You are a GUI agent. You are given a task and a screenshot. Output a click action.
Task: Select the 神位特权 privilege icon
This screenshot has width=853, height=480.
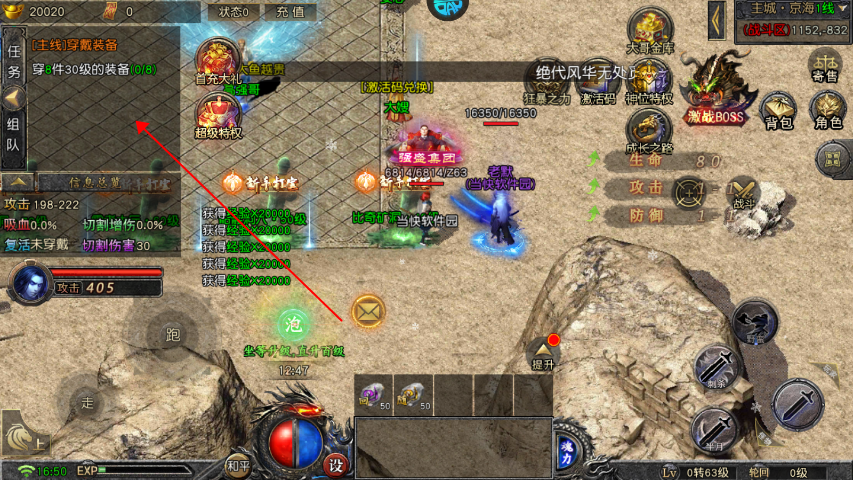649,81
